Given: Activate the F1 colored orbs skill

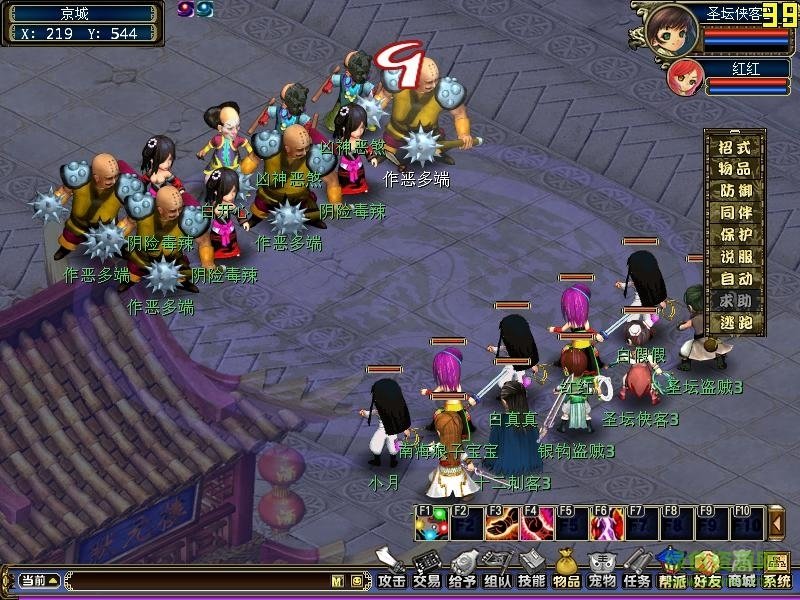Looking at the screenshot, I should pos(431,523).
